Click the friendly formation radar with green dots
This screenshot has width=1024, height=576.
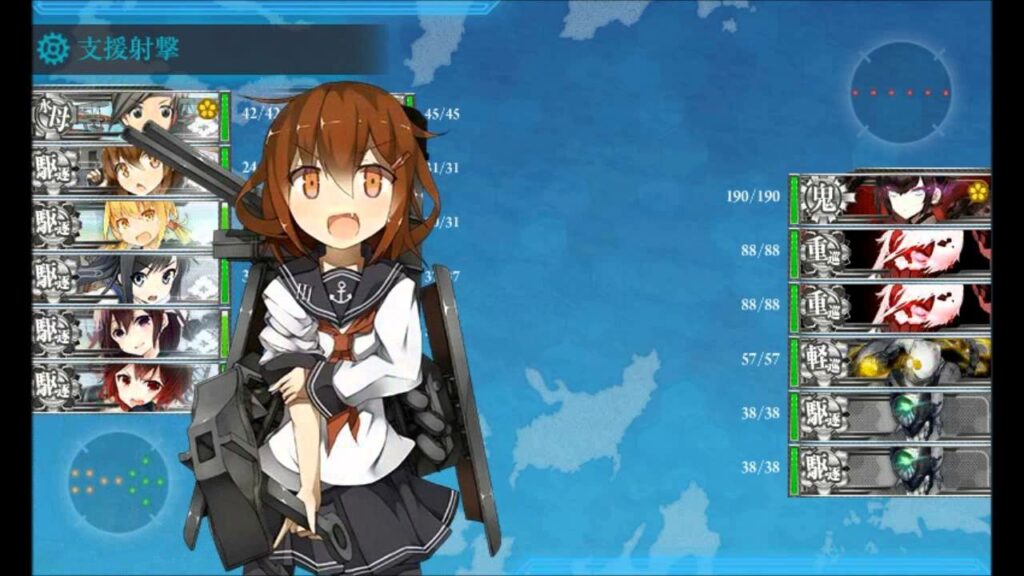coord(119,482)
